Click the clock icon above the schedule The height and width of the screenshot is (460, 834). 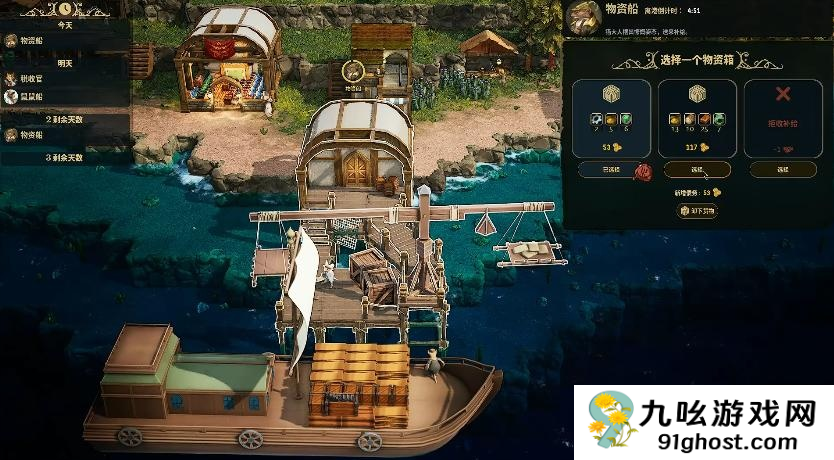63,9
